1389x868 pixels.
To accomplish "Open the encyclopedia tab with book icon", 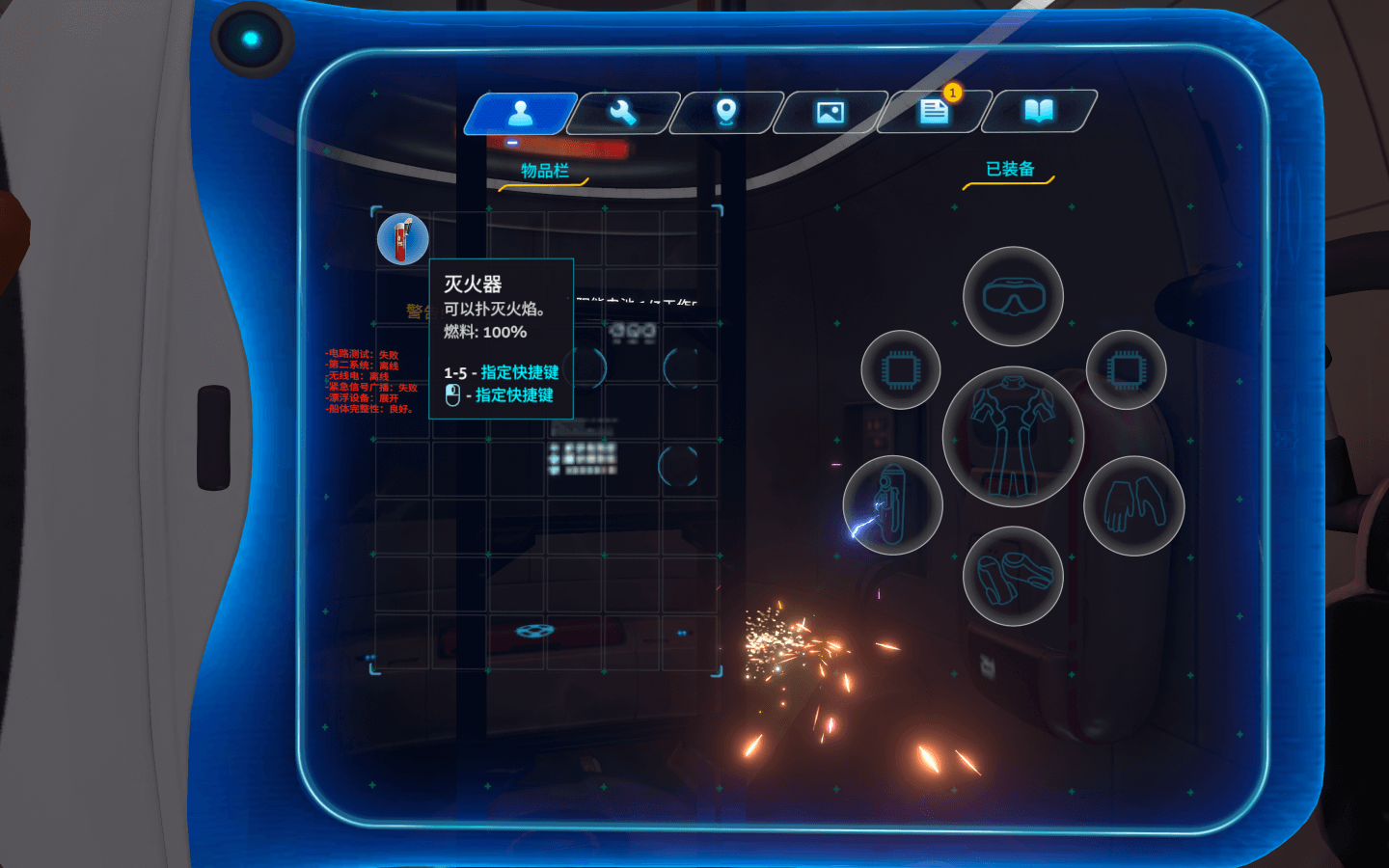I will coord(1038,112).
